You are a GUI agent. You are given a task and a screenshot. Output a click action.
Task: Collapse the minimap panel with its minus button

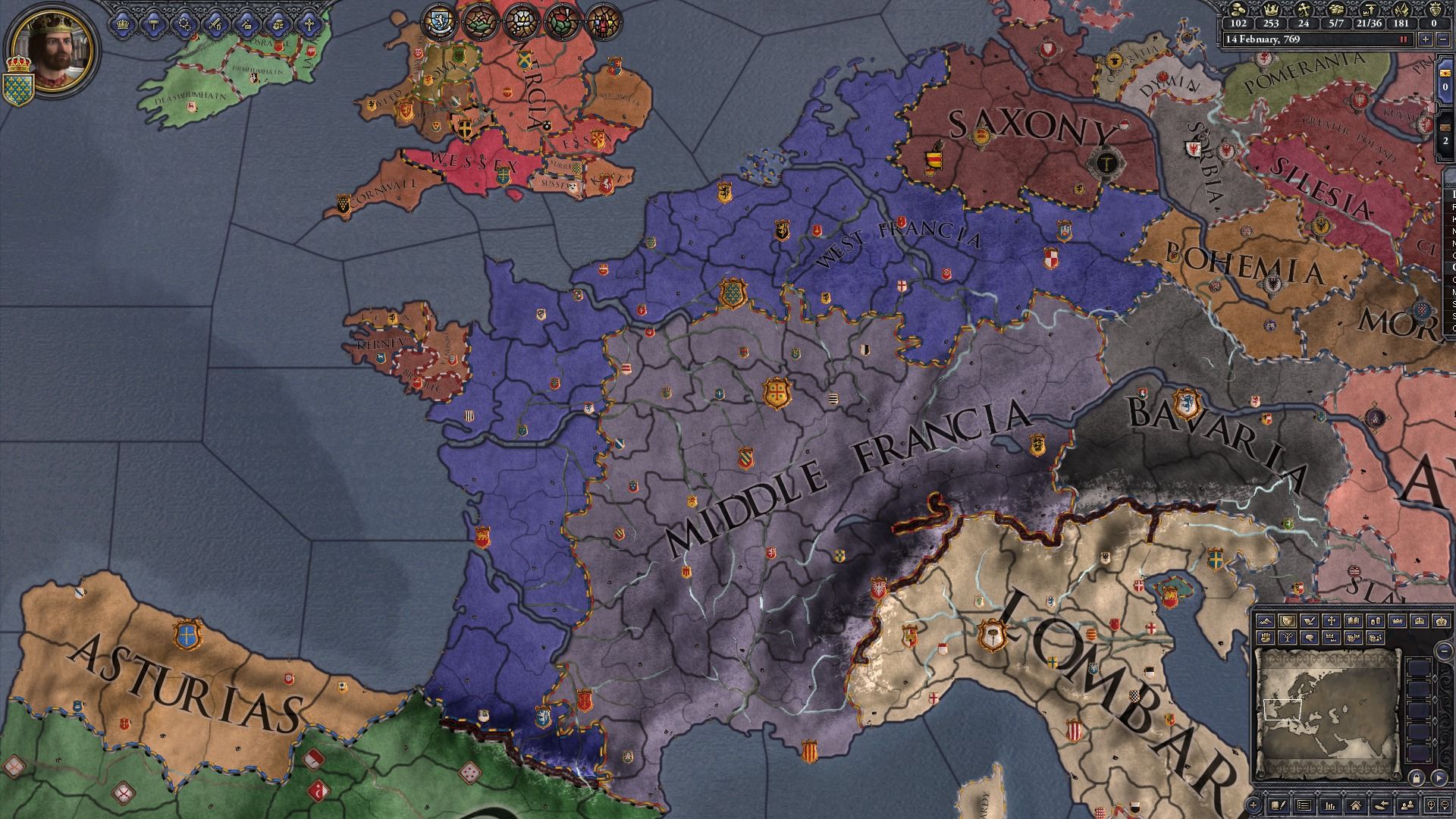click(x=1444, y=651)
